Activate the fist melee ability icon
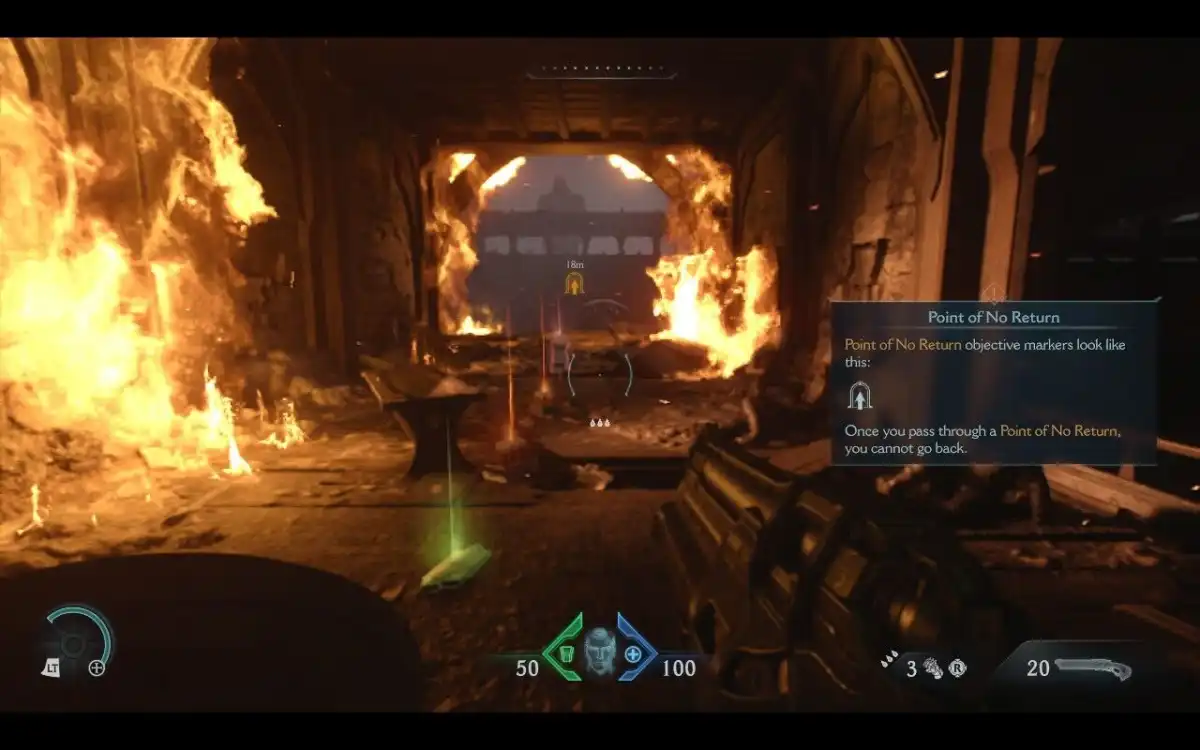 click(x=933, y=668)
